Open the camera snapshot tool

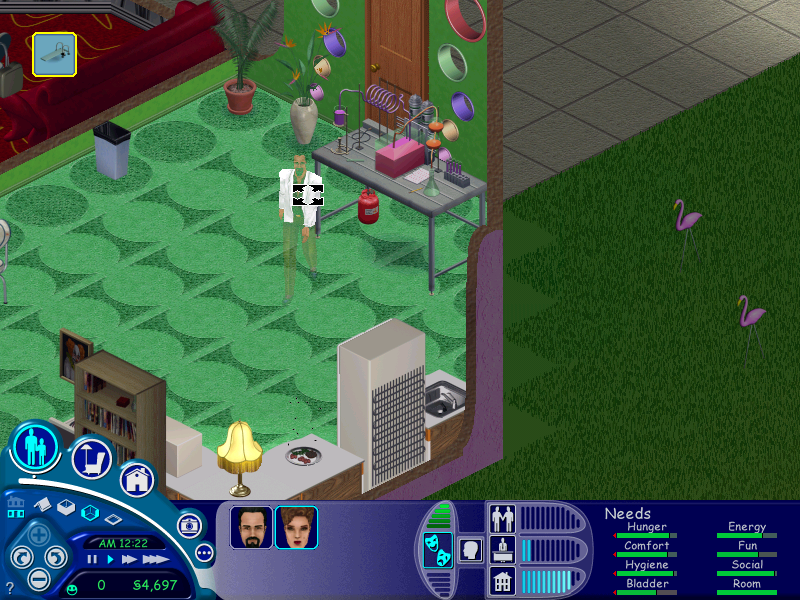point(188,524)
